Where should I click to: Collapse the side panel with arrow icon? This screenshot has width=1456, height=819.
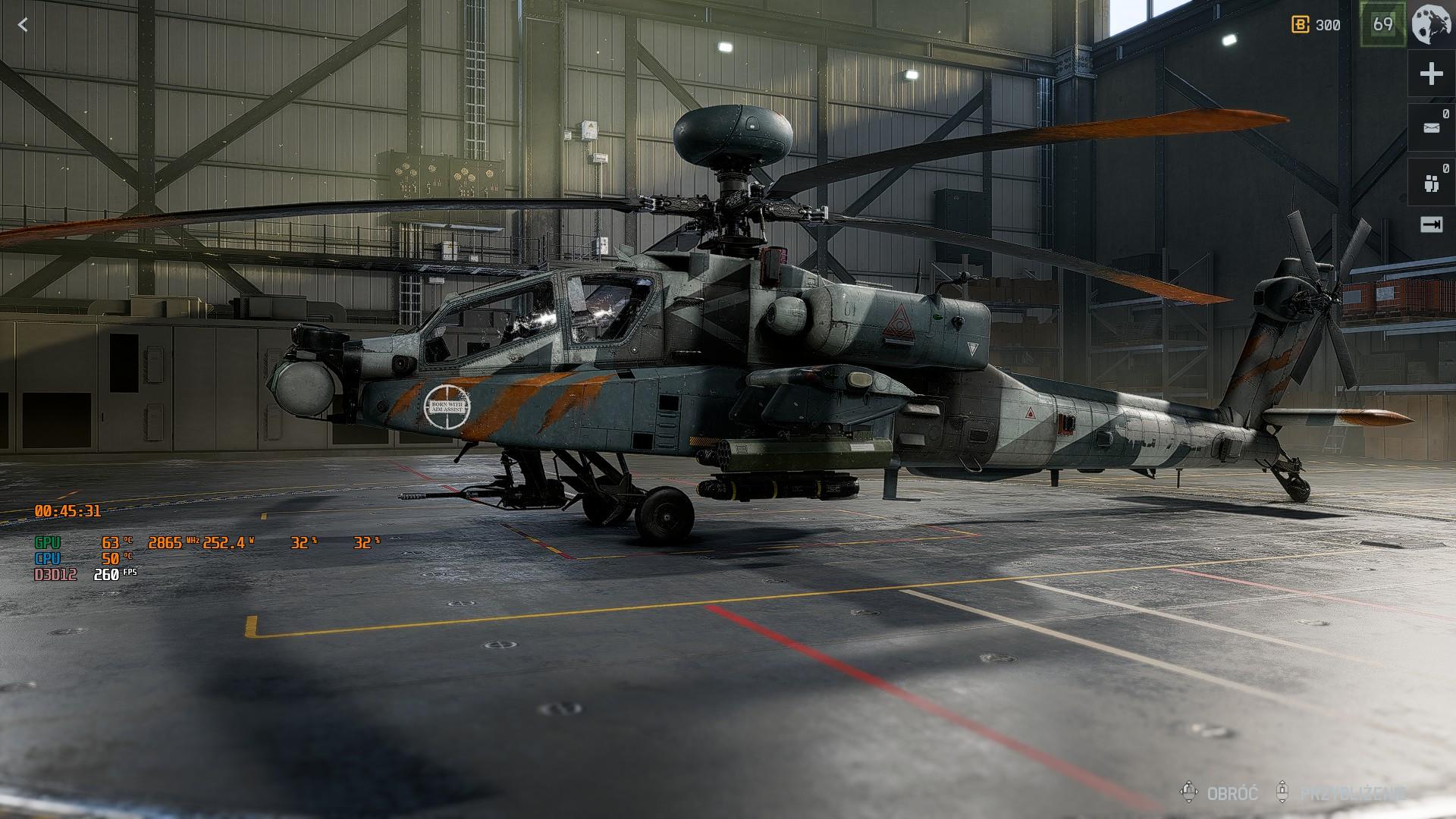click(1431, 224)
